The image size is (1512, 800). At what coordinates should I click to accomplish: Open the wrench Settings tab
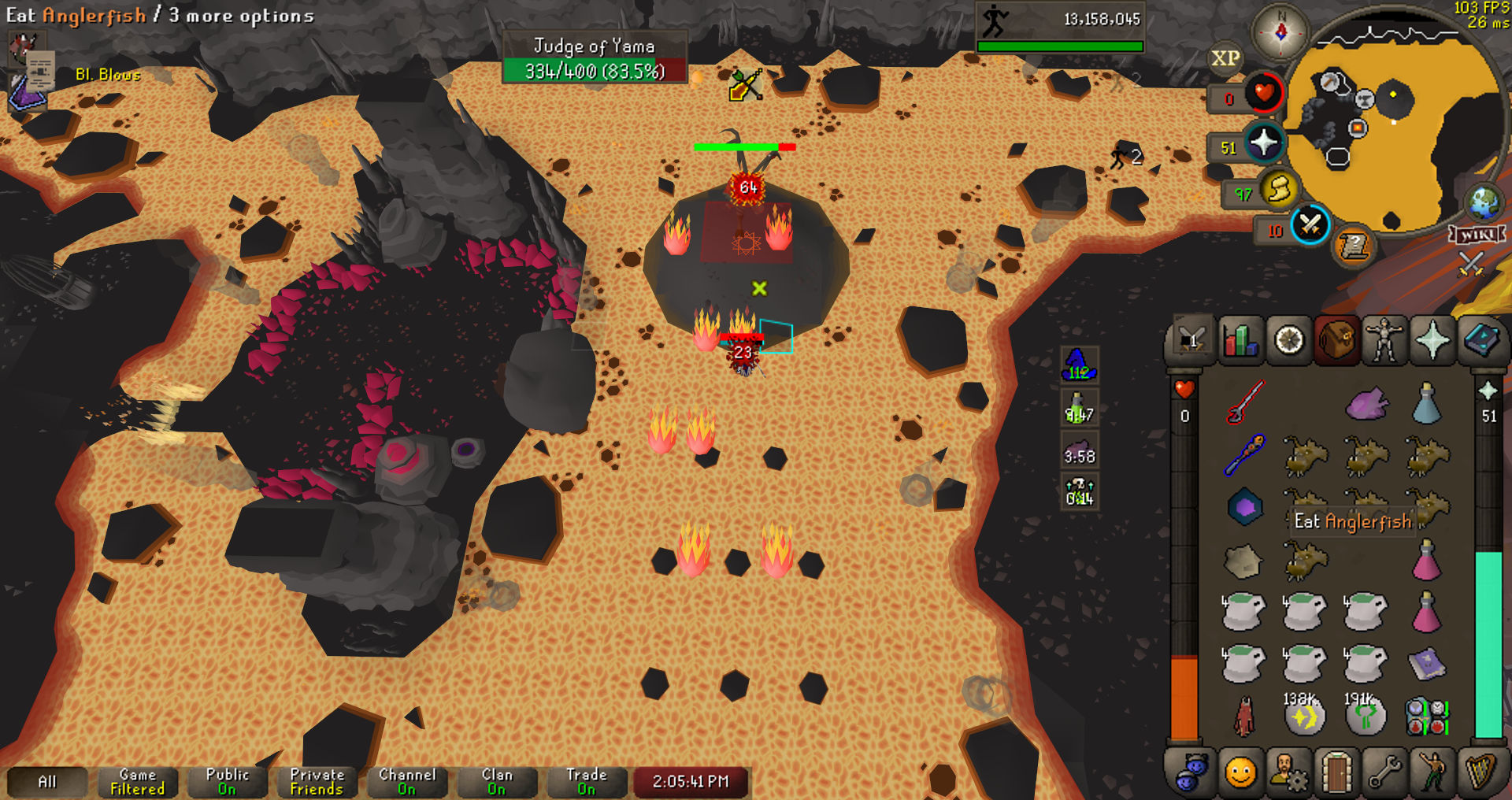(1384, 772)
